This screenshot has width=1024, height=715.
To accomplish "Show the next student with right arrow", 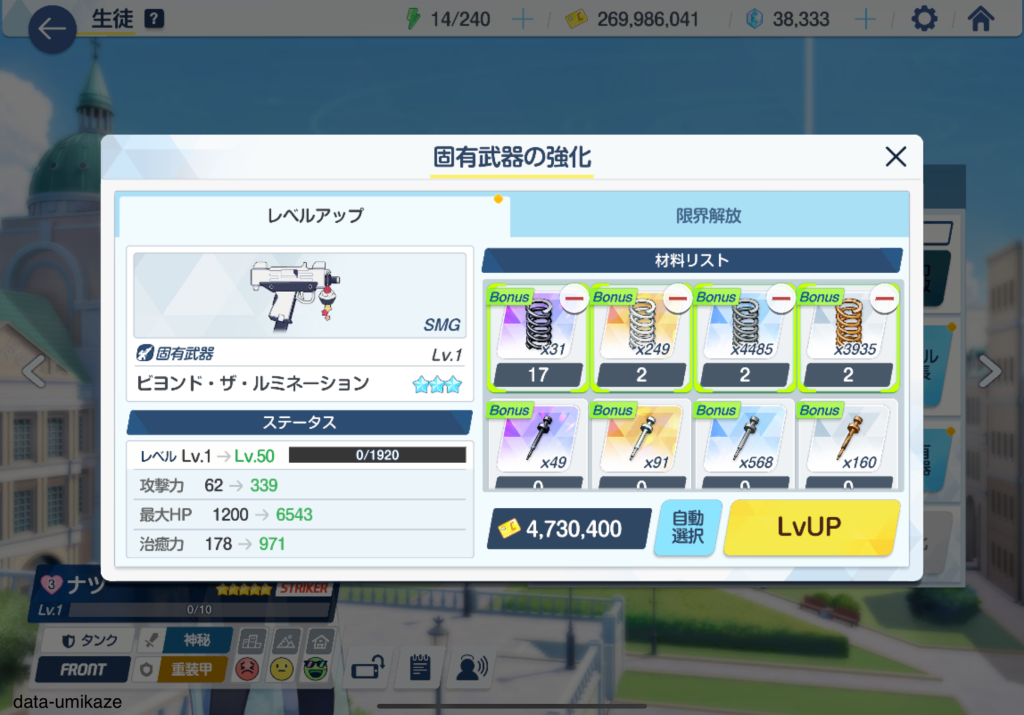I will click(x=989, y=371).
